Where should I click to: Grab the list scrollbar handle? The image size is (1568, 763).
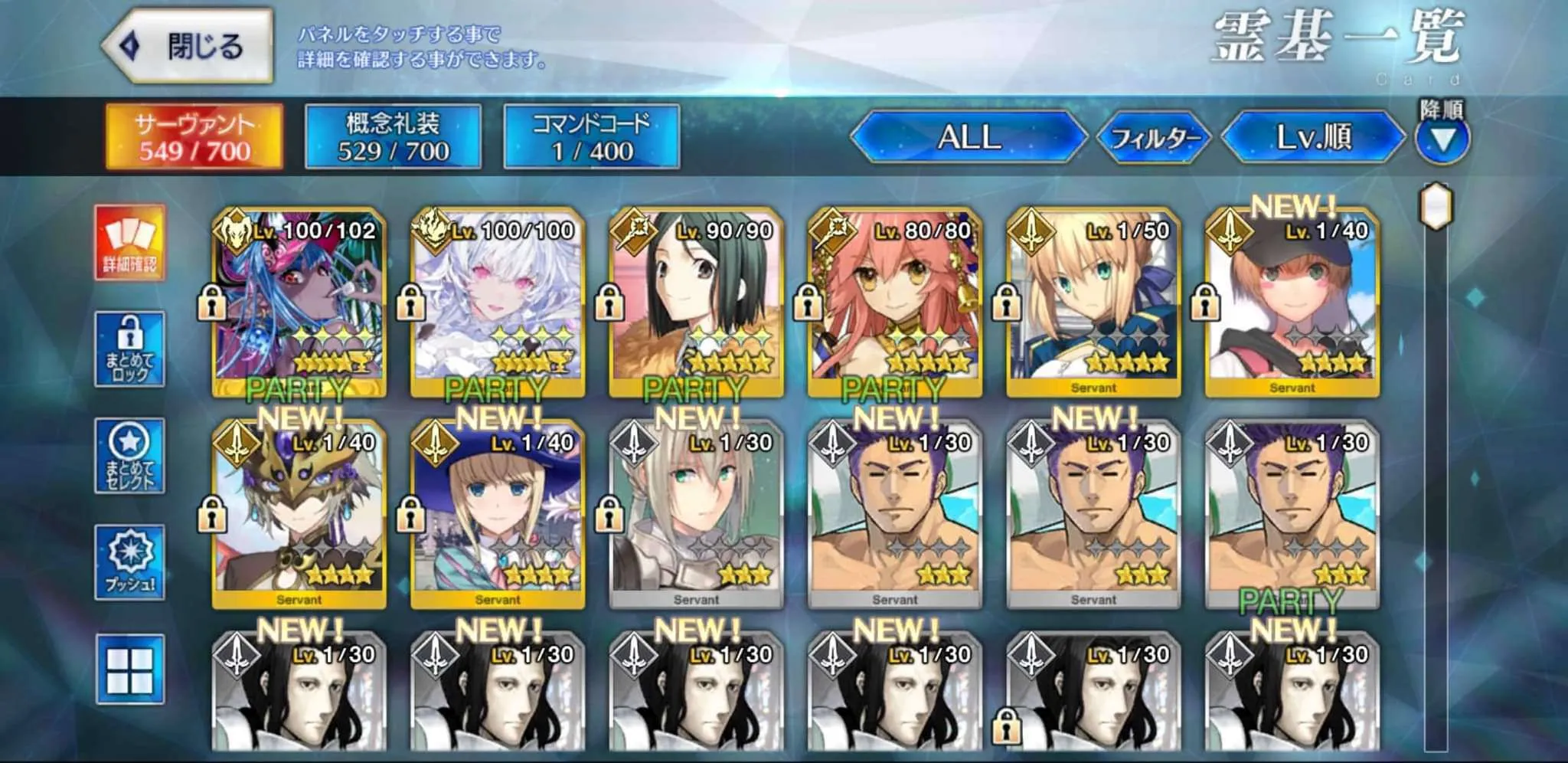[1436, 205]
